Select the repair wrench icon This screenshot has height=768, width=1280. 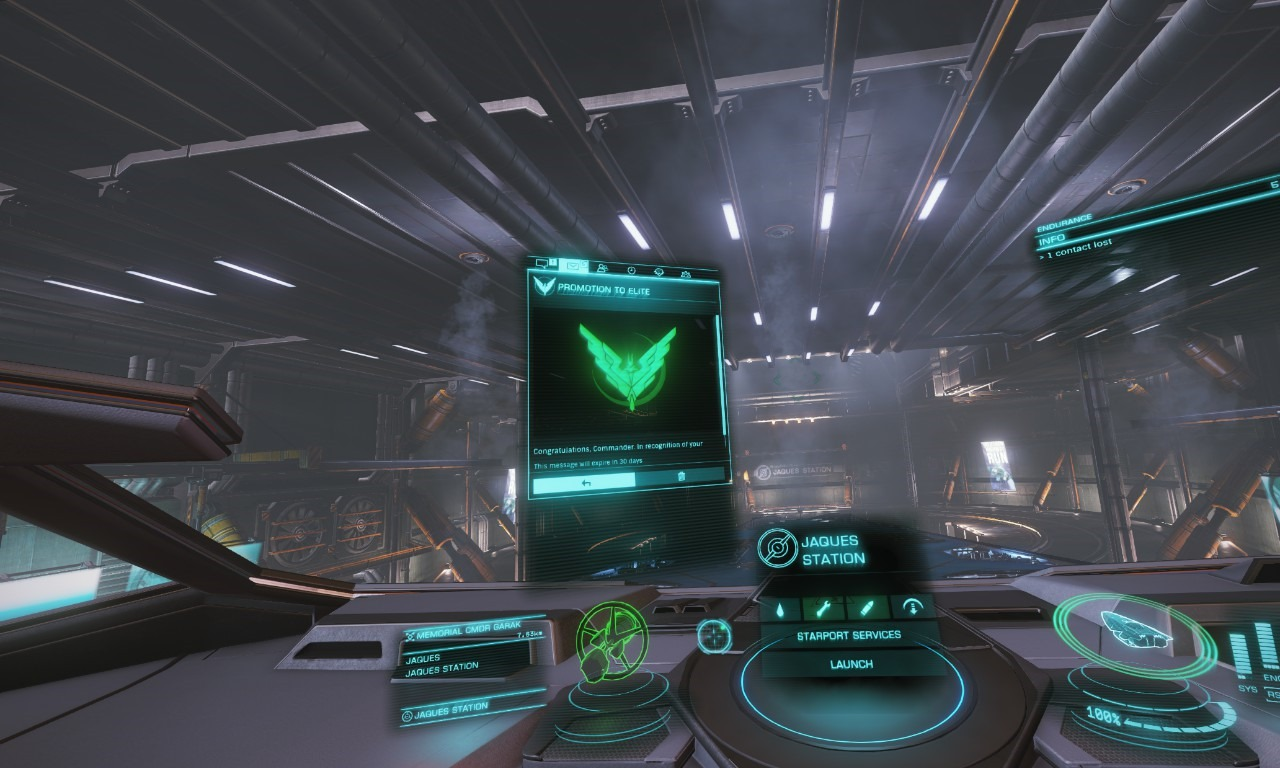[823, 608]
